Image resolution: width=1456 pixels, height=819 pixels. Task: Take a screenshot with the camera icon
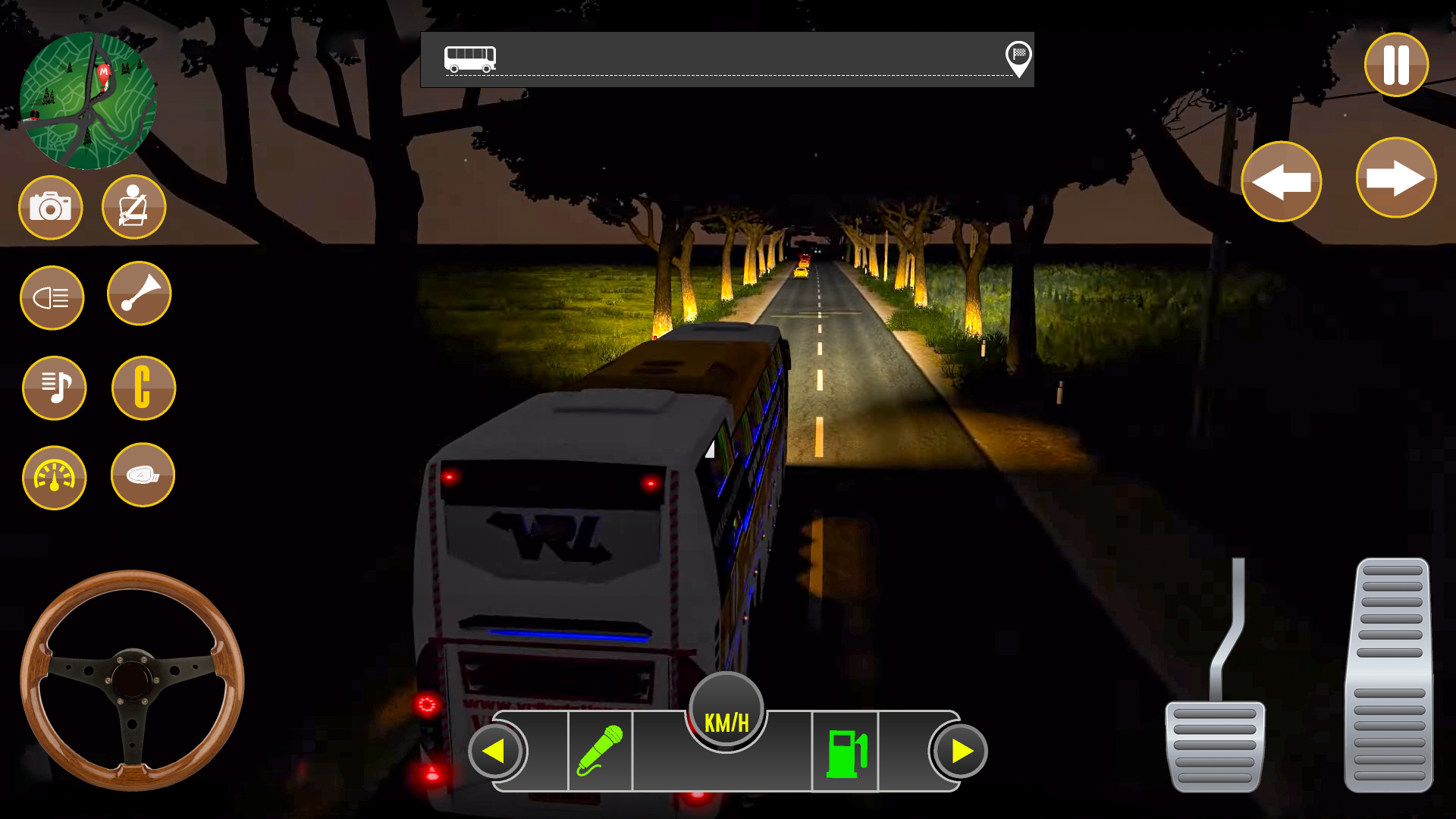49,207
